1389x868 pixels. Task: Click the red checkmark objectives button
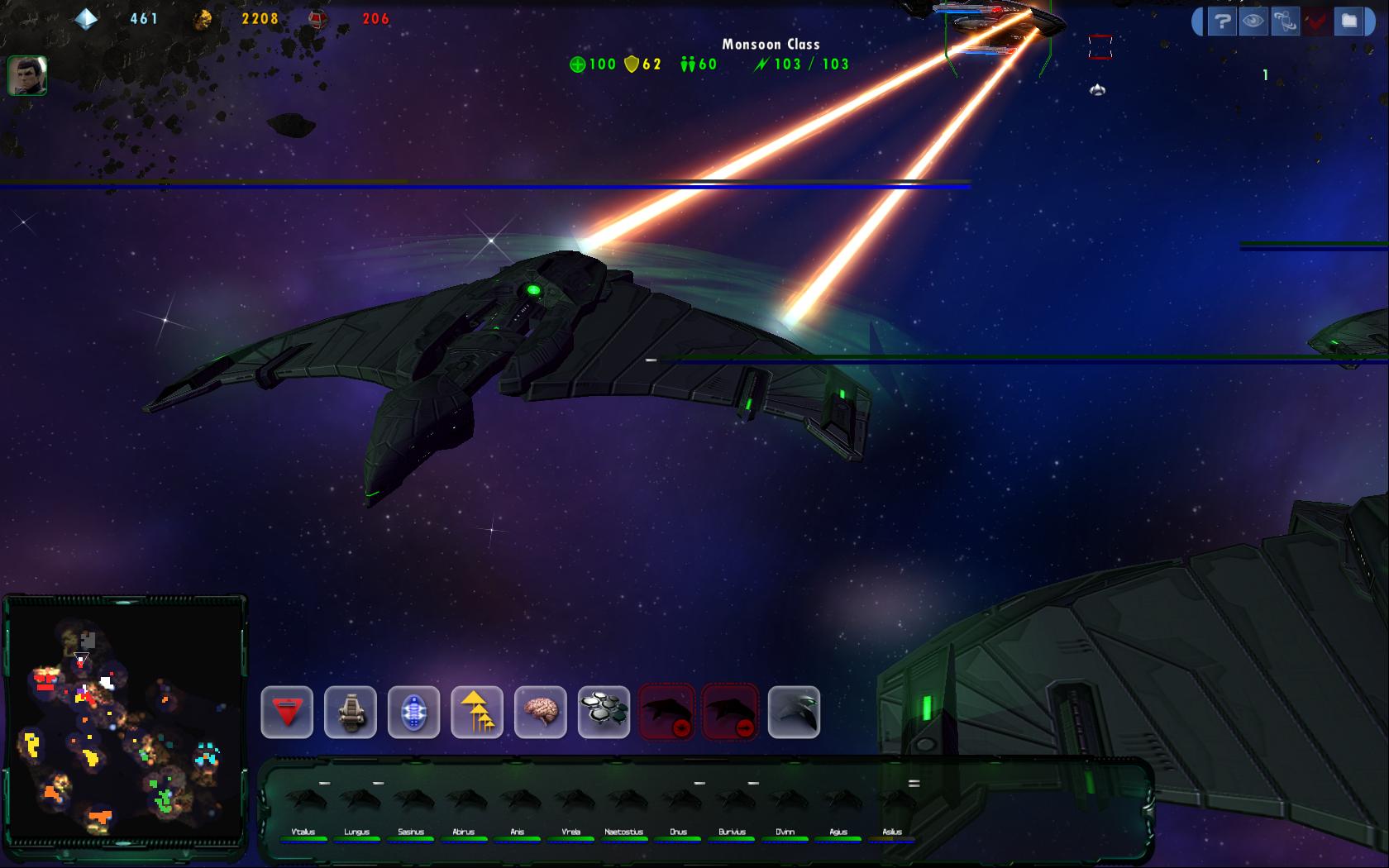1317,21
